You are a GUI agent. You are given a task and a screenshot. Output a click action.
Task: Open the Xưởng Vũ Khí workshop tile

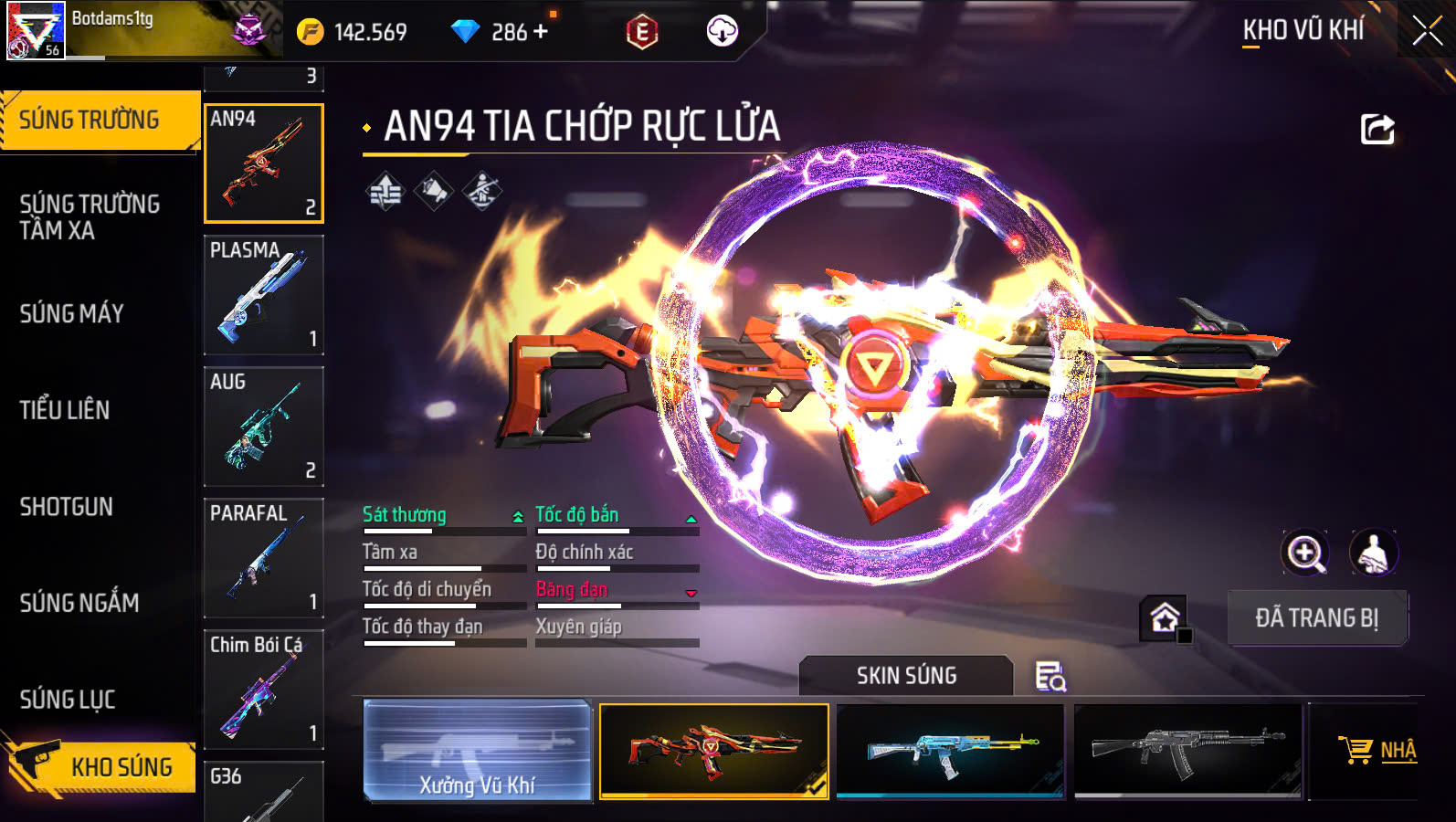[x=477, y=750]
